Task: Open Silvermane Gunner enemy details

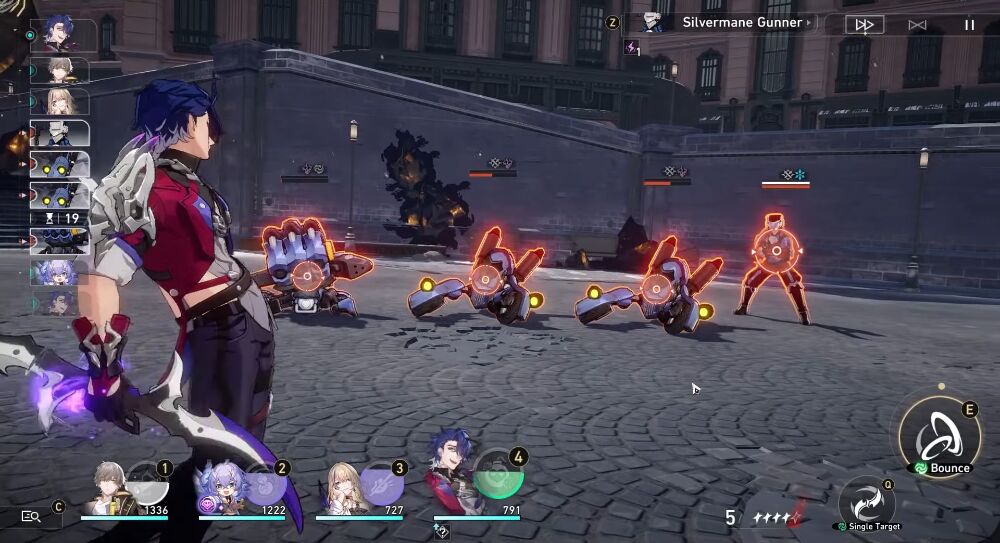Action: tap(742, 22)
